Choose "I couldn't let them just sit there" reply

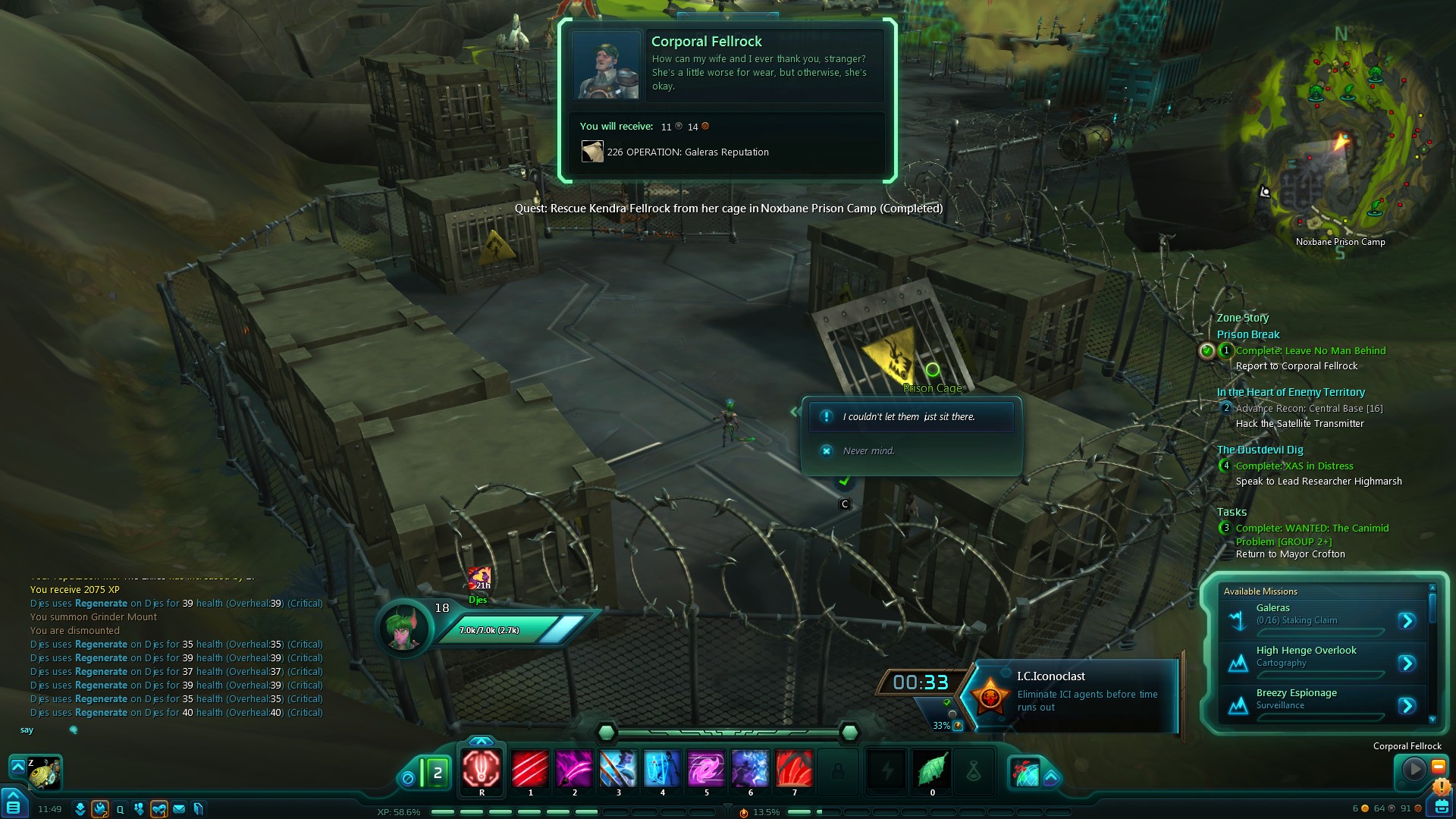tap(910, 417)
